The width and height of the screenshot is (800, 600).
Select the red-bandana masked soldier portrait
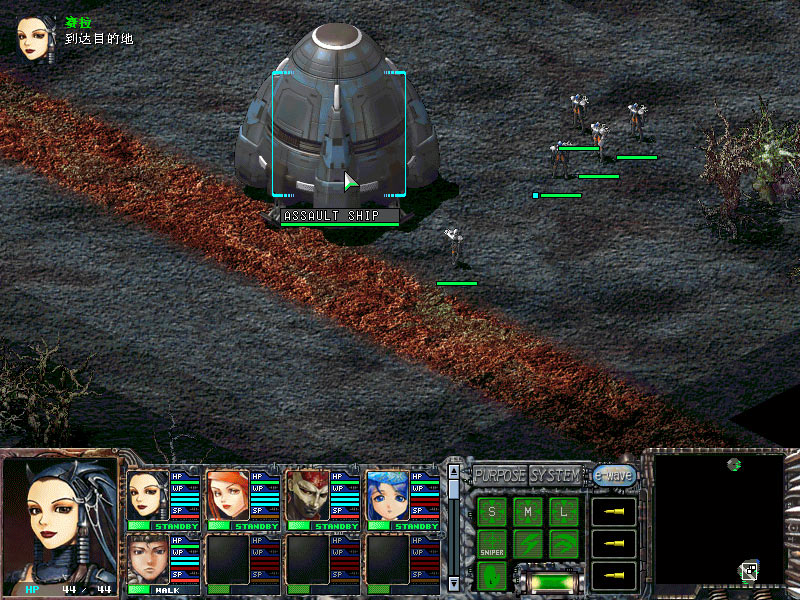click(x=307, y=495)
